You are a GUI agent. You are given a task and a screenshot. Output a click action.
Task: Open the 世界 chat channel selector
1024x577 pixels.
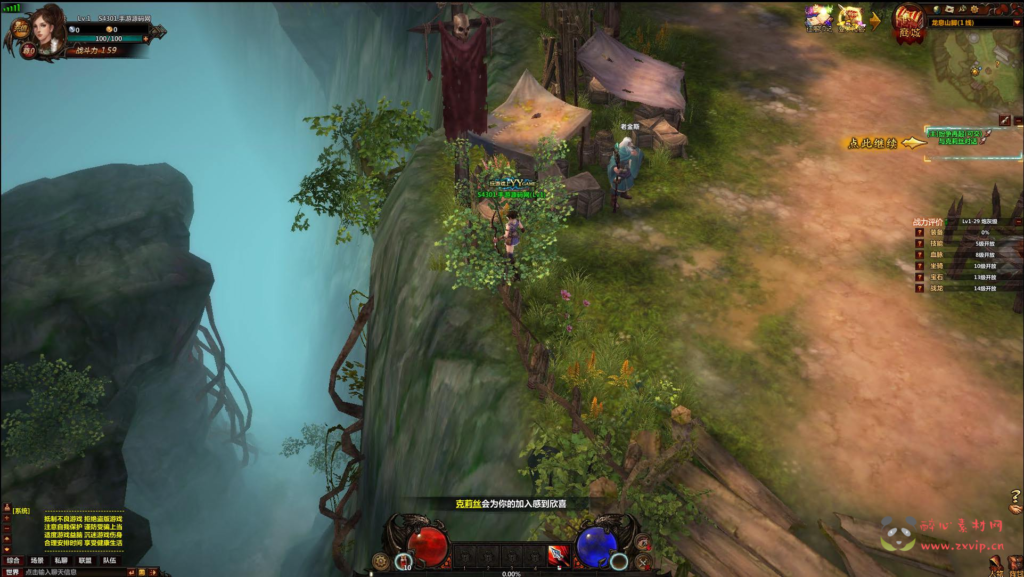11,572
